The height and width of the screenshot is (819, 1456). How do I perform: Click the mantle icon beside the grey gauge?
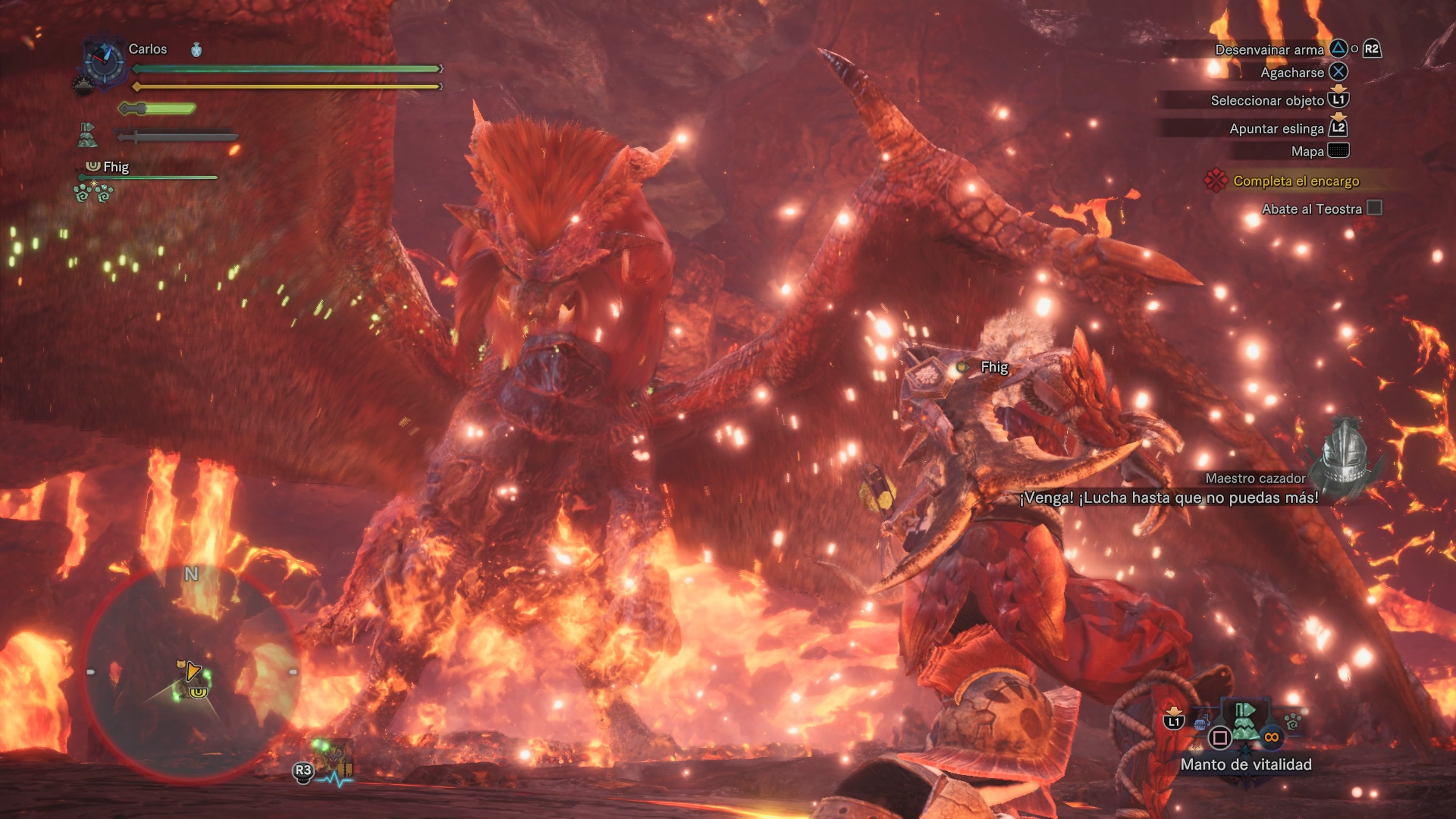(87, 136)
